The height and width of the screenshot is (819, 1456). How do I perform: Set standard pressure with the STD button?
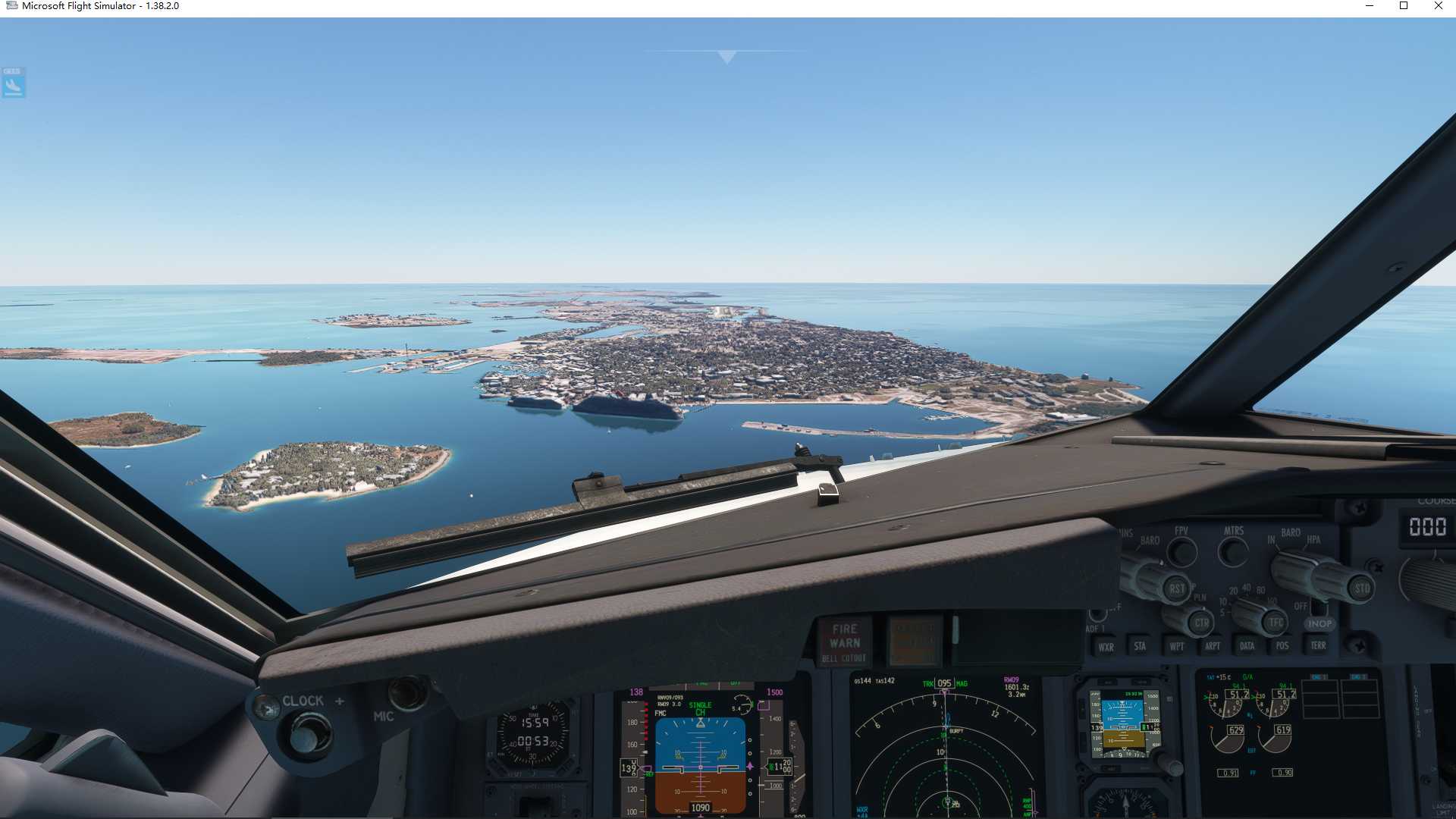[x=1362, y=588]
